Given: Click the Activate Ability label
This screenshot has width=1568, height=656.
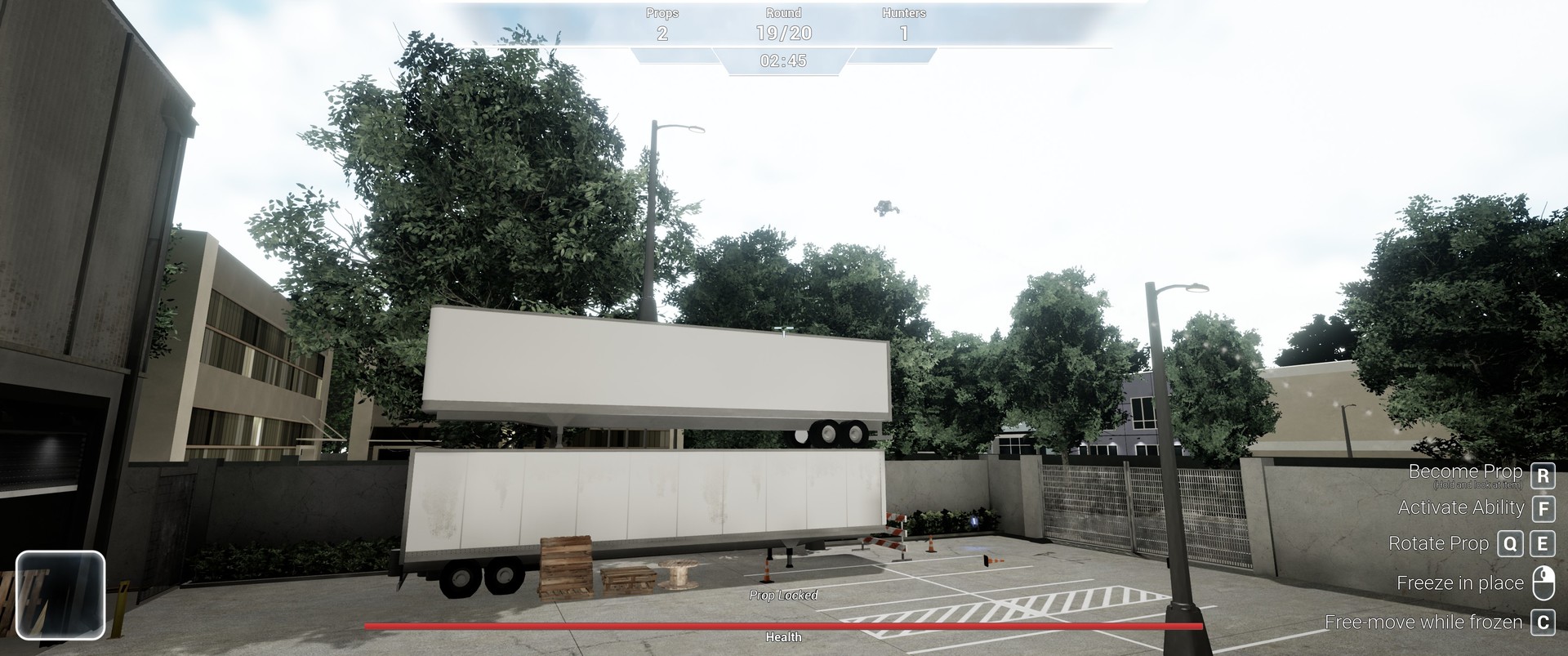Looking at the screenshot, I should (x=1460, y=508).
